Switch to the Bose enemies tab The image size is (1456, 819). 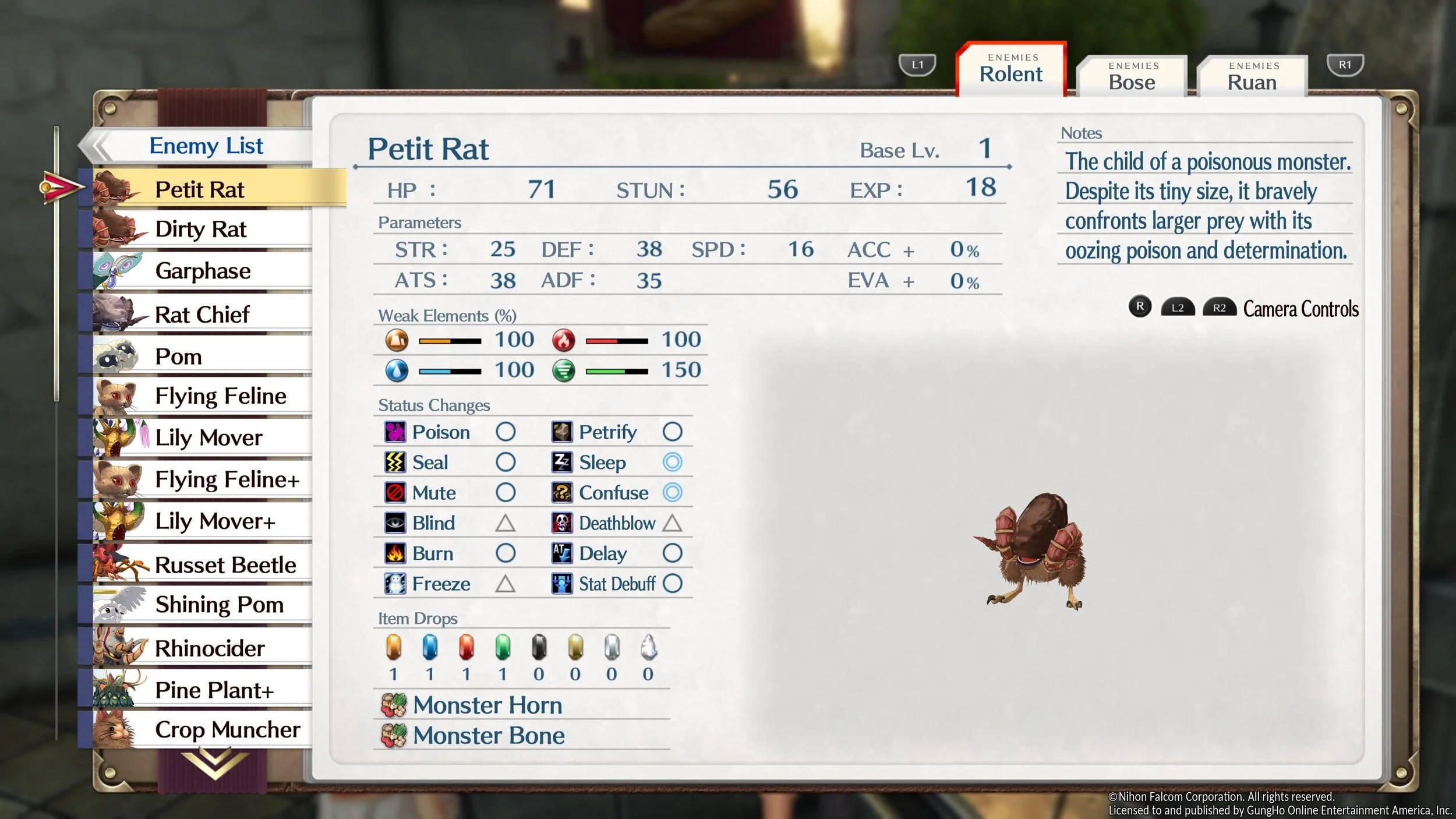coord(1131,77)
